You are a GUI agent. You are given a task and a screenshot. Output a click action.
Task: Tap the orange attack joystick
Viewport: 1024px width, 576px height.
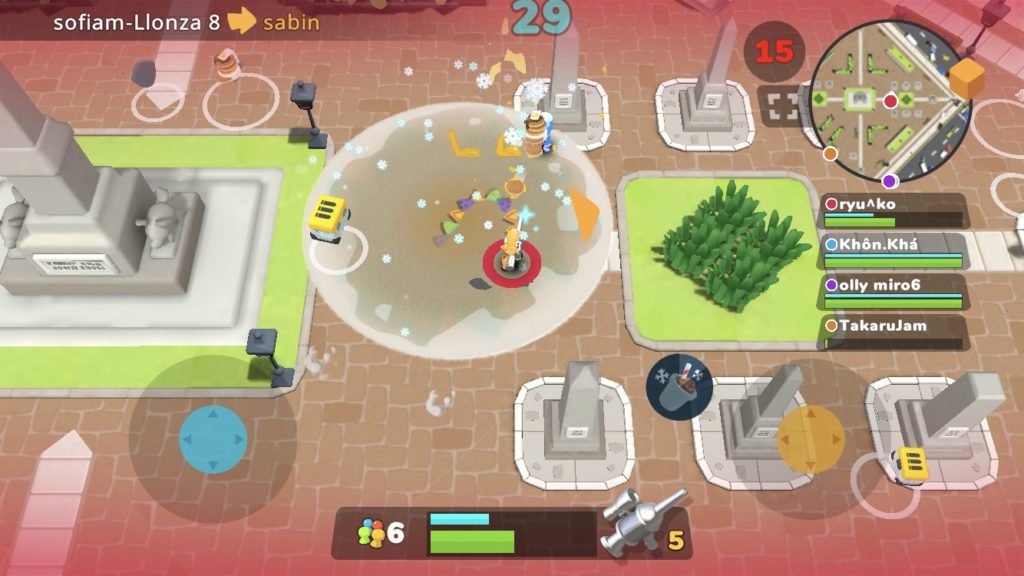coord(811,439)
